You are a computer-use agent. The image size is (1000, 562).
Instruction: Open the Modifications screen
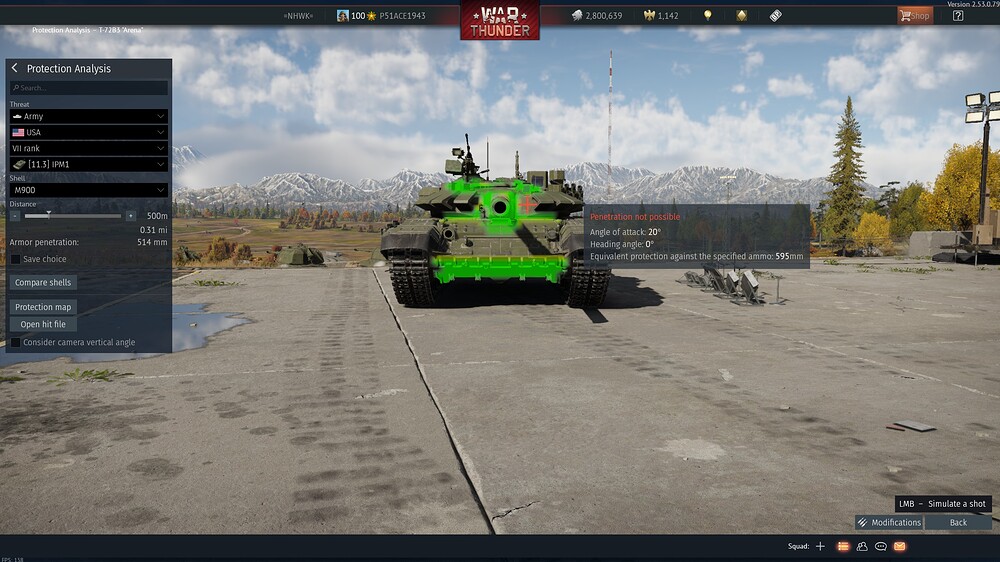(889, 522)
